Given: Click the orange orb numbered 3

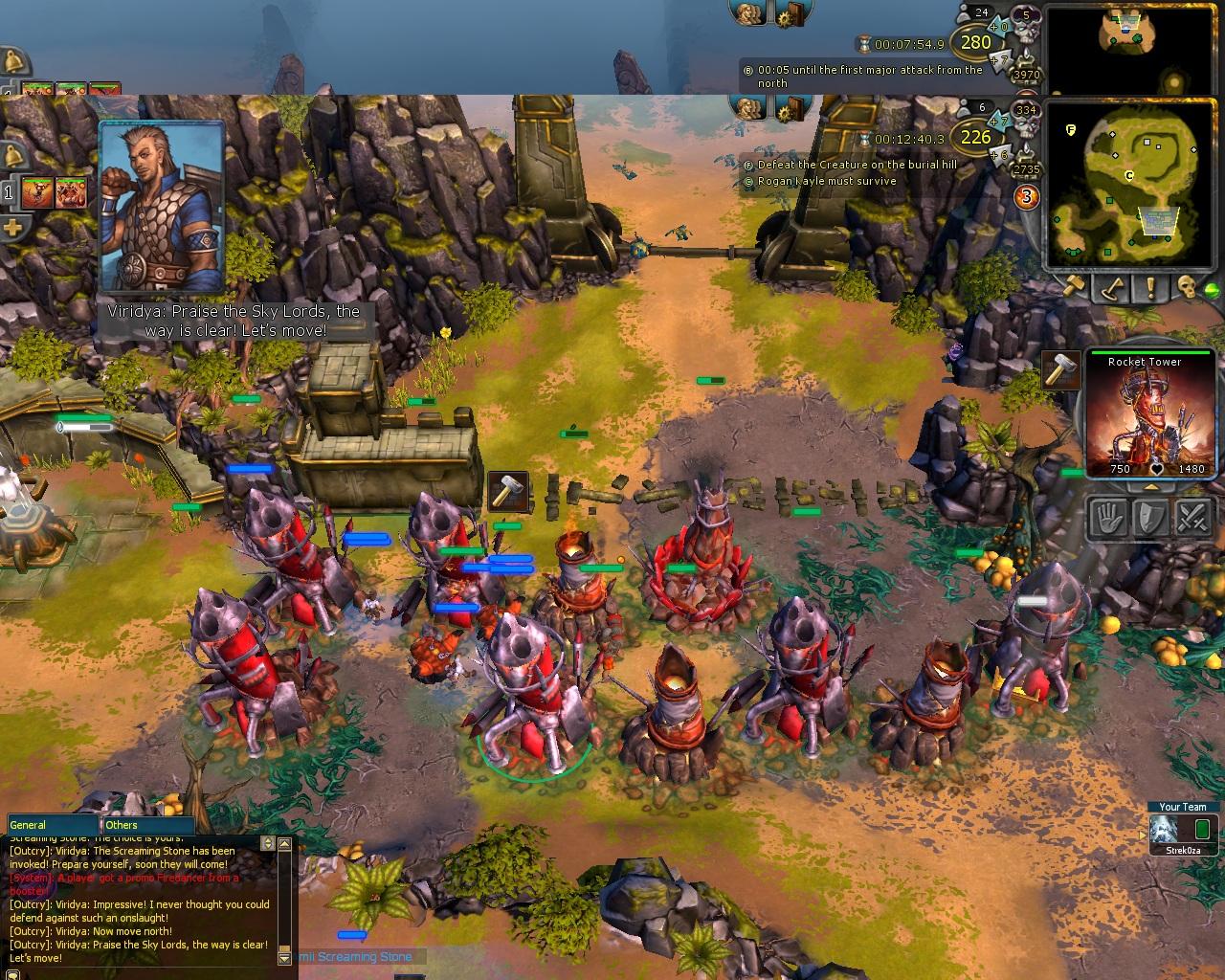Looking at the screenshot, I should [x=1027, y=197].
